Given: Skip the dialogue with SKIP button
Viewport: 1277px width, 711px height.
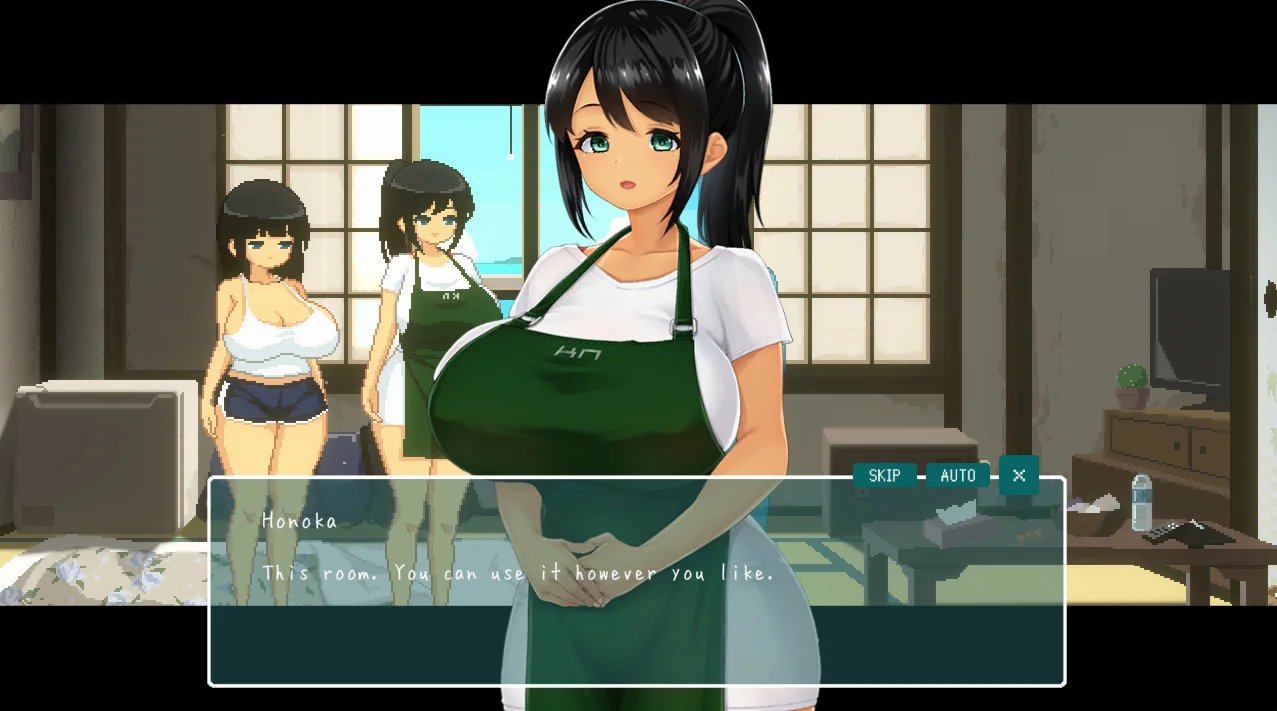Looking at the screenshot, I should pos(884,476).
